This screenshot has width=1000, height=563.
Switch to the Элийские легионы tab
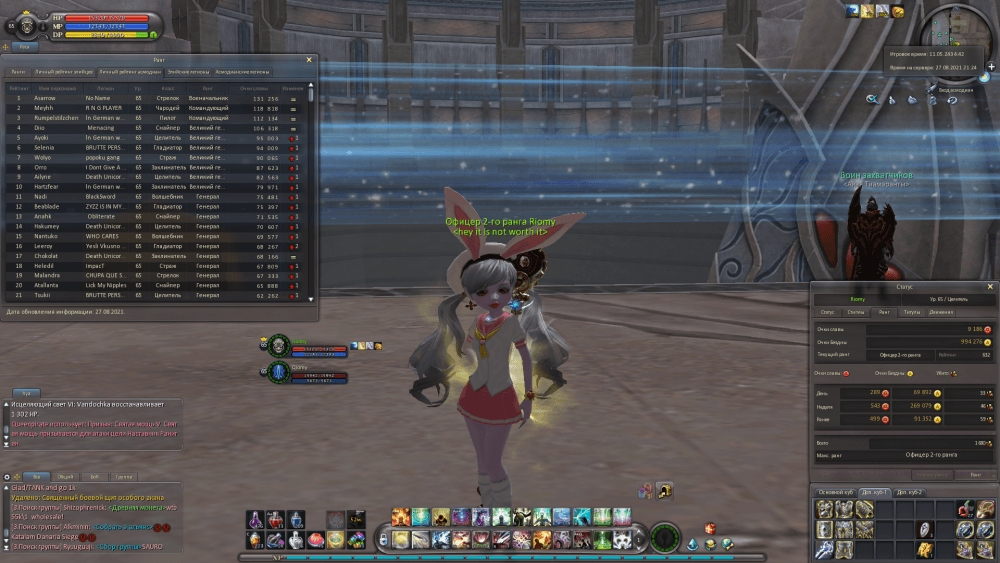coord(186,72)
